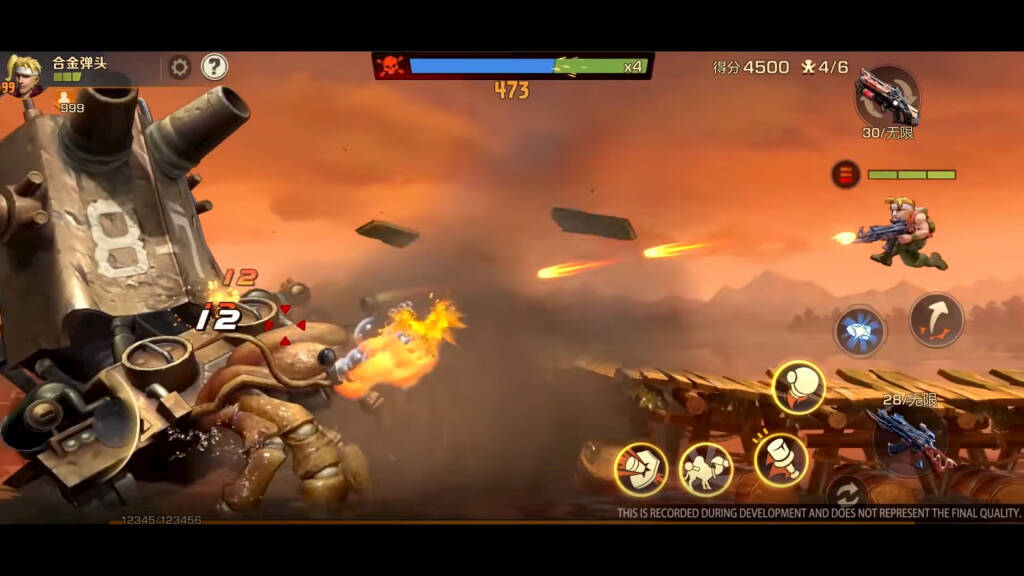
Task: Tap the jump arrow button
Action: pyautogui.click(x=936, y=320)
